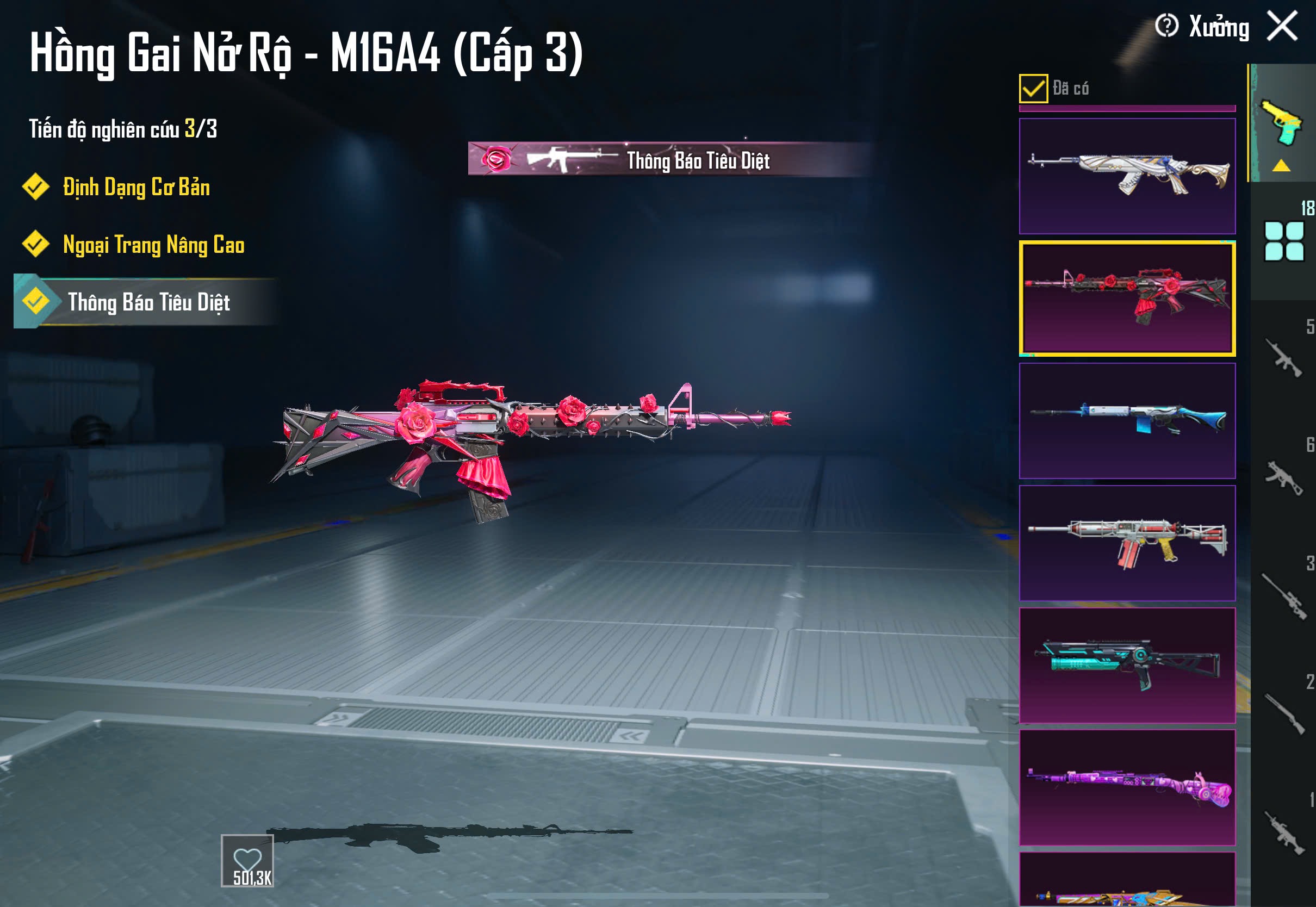The image size is (1316, 907).
Task: Pick the white and gold AKM skin thumbnail
Action: pyautogui.click(x=1127, y=176)
